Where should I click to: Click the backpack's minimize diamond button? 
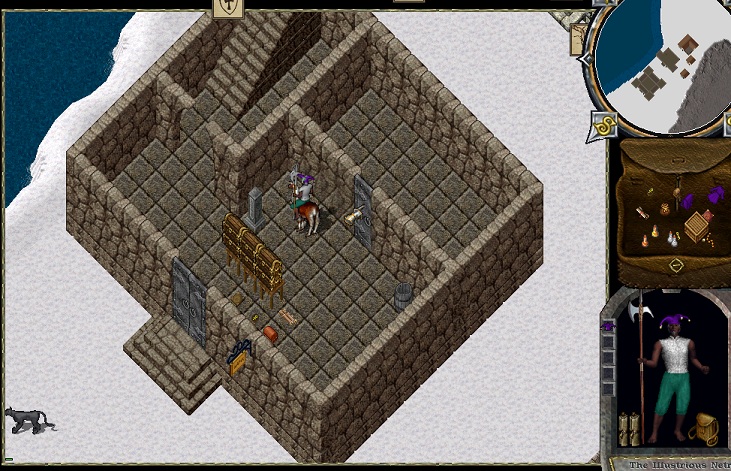(x=677, y=266)
